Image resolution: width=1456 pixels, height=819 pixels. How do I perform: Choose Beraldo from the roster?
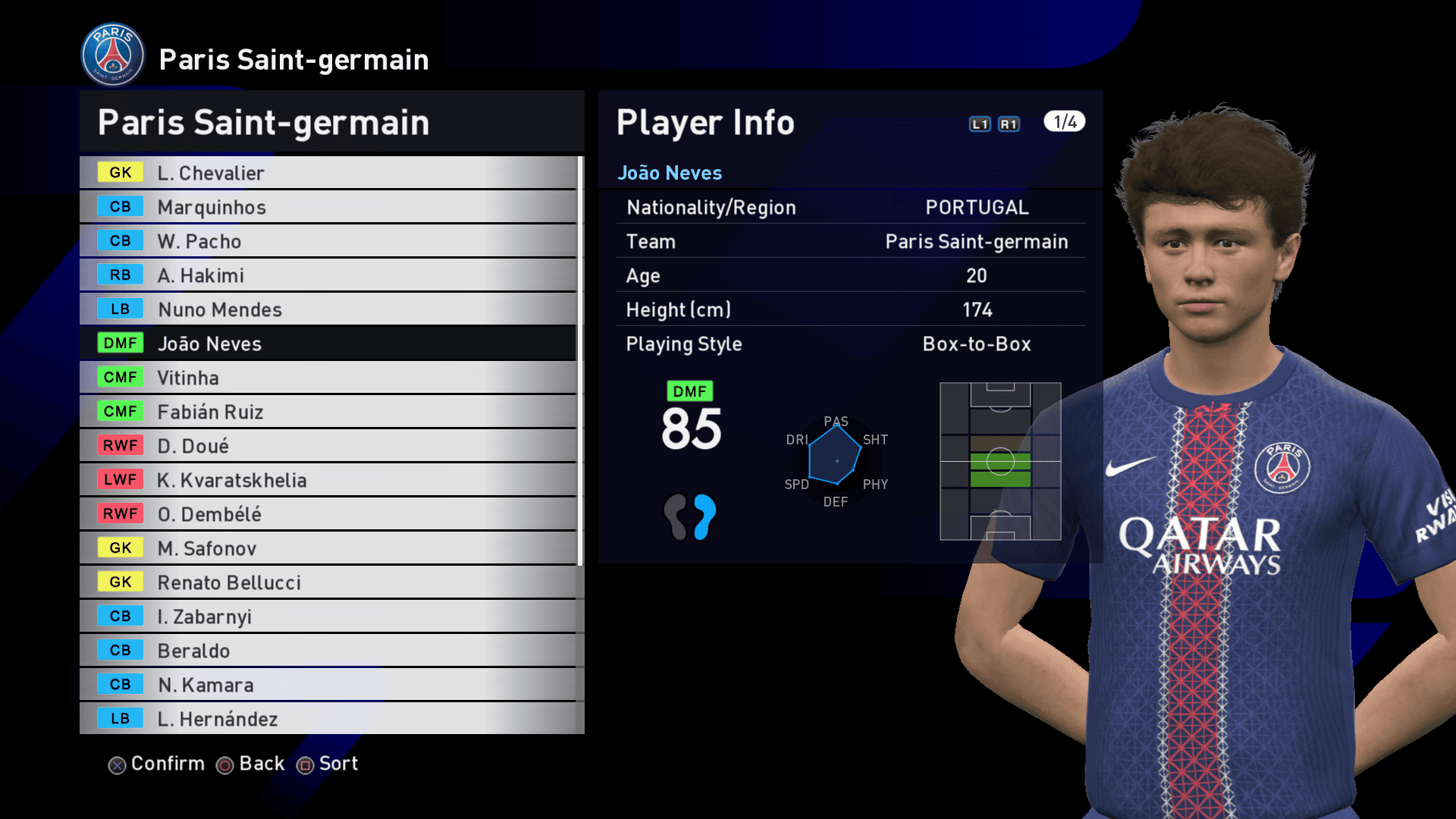coord(328,651)
